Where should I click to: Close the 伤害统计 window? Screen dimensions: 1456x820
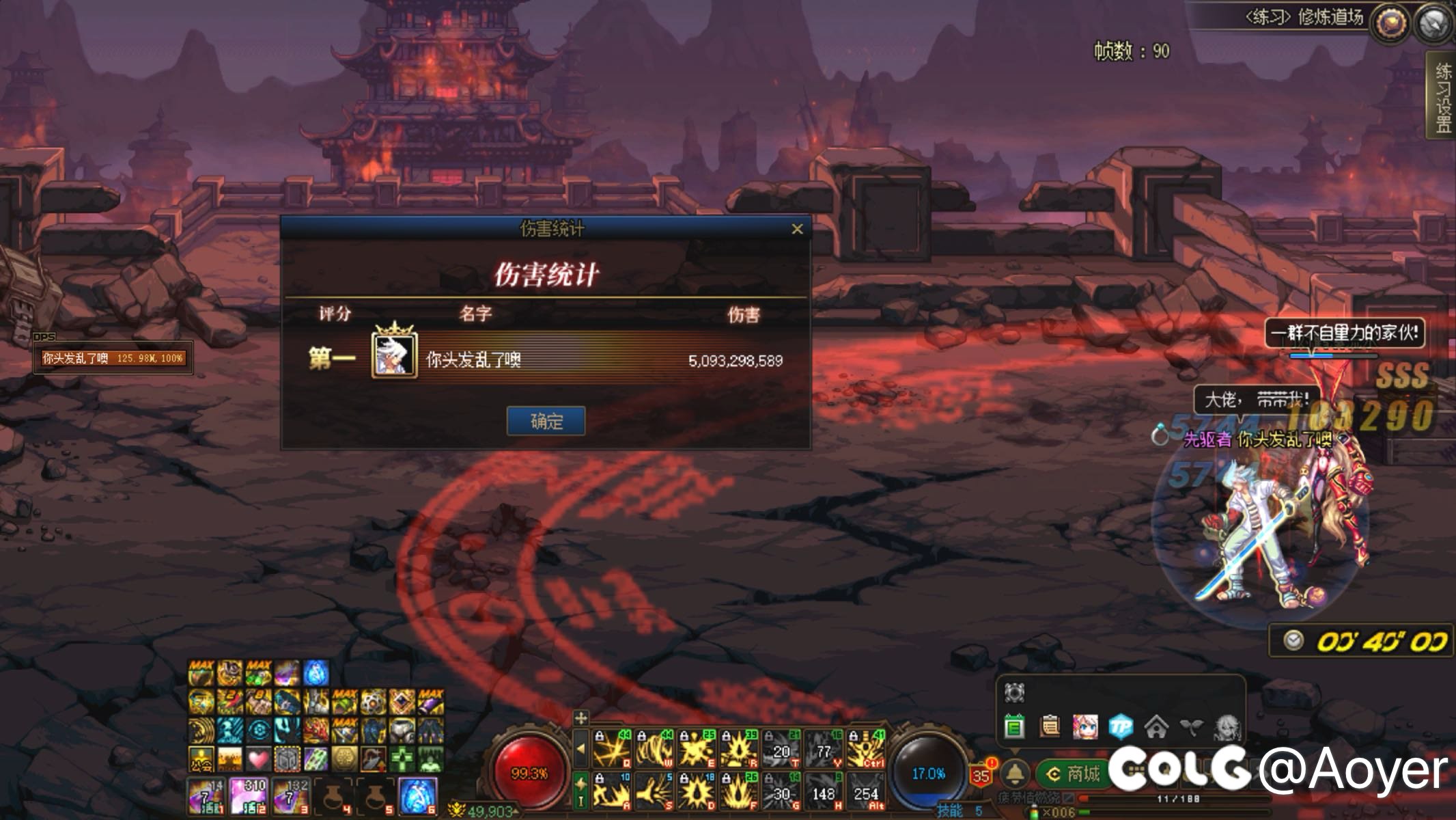(797, 229)
